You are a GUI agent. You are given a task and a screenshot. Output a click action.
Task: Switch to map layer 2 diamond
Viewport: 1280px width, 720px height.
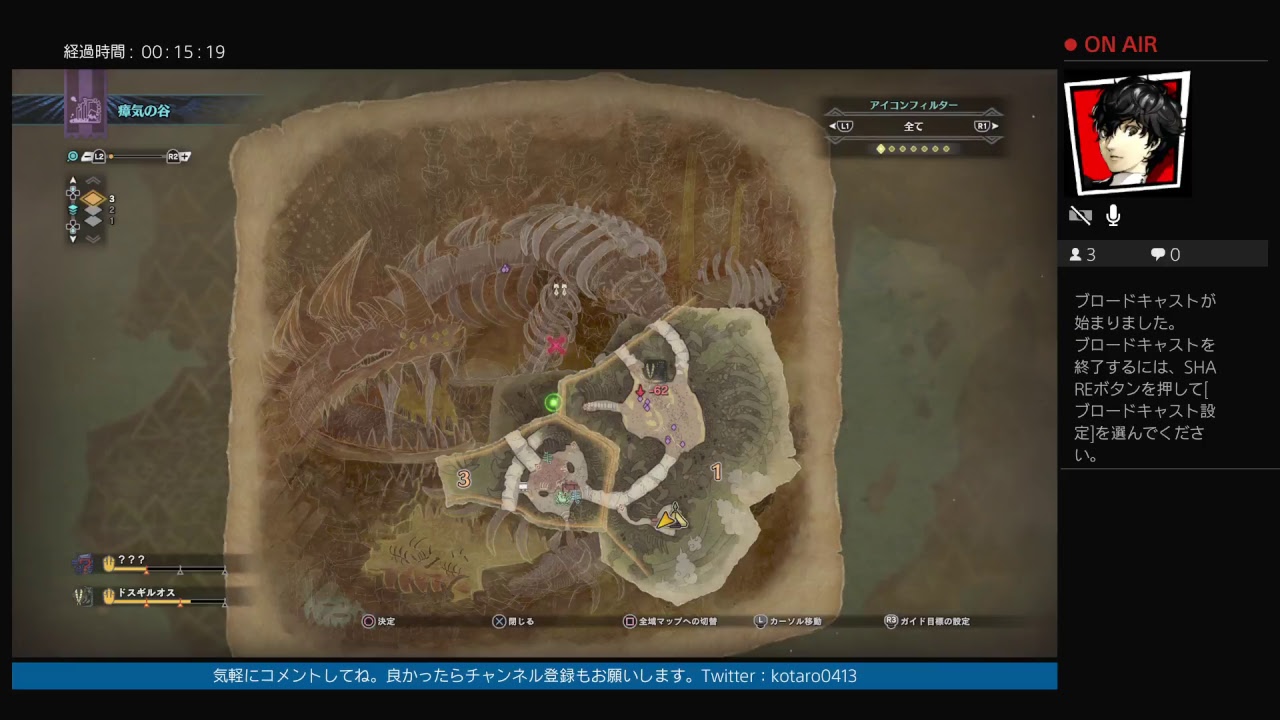click(x=93, y=211)
